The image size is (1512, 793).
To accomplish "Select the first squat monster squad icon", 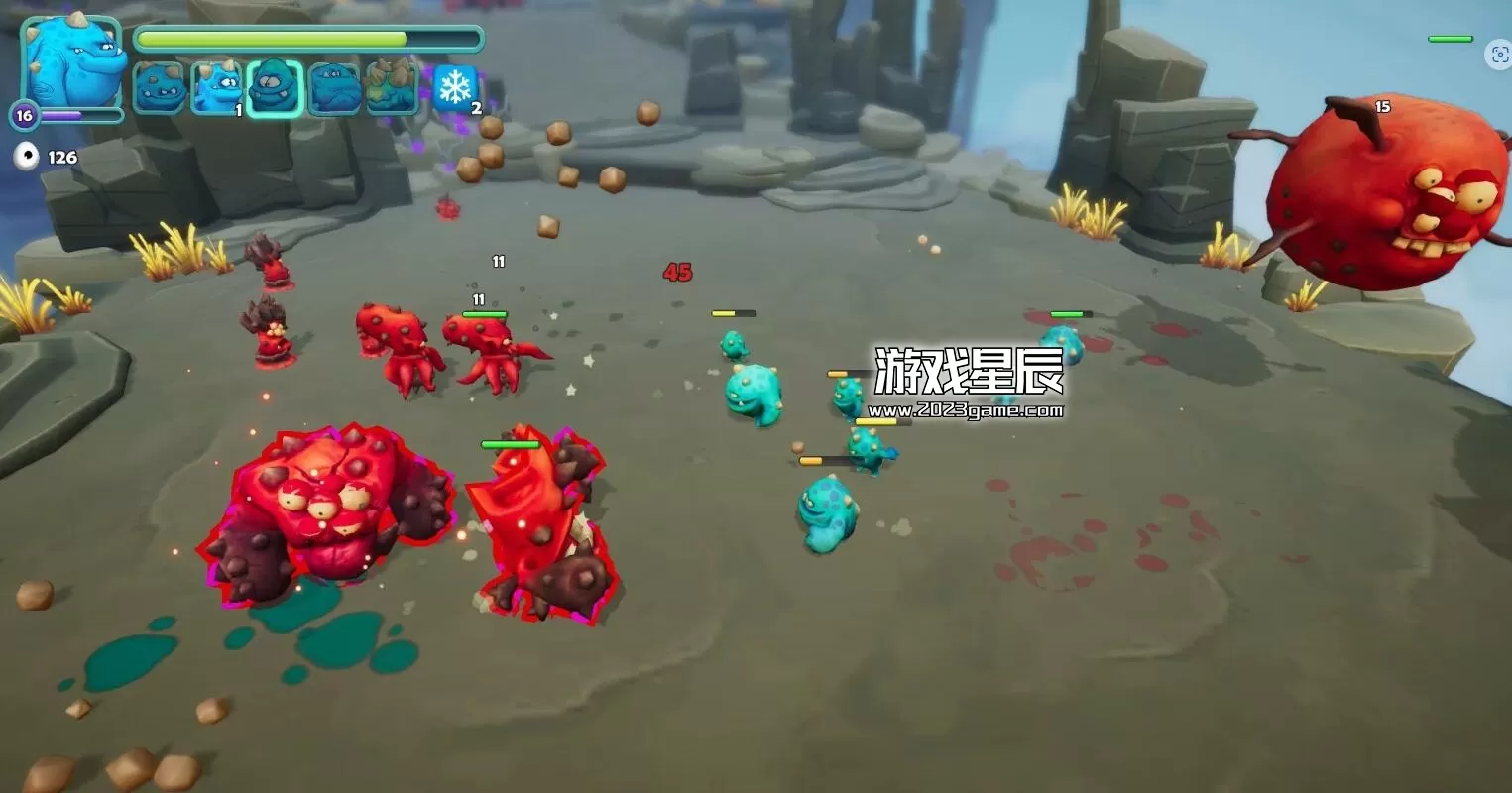I will pyautogui.click(x=160, y=87).
